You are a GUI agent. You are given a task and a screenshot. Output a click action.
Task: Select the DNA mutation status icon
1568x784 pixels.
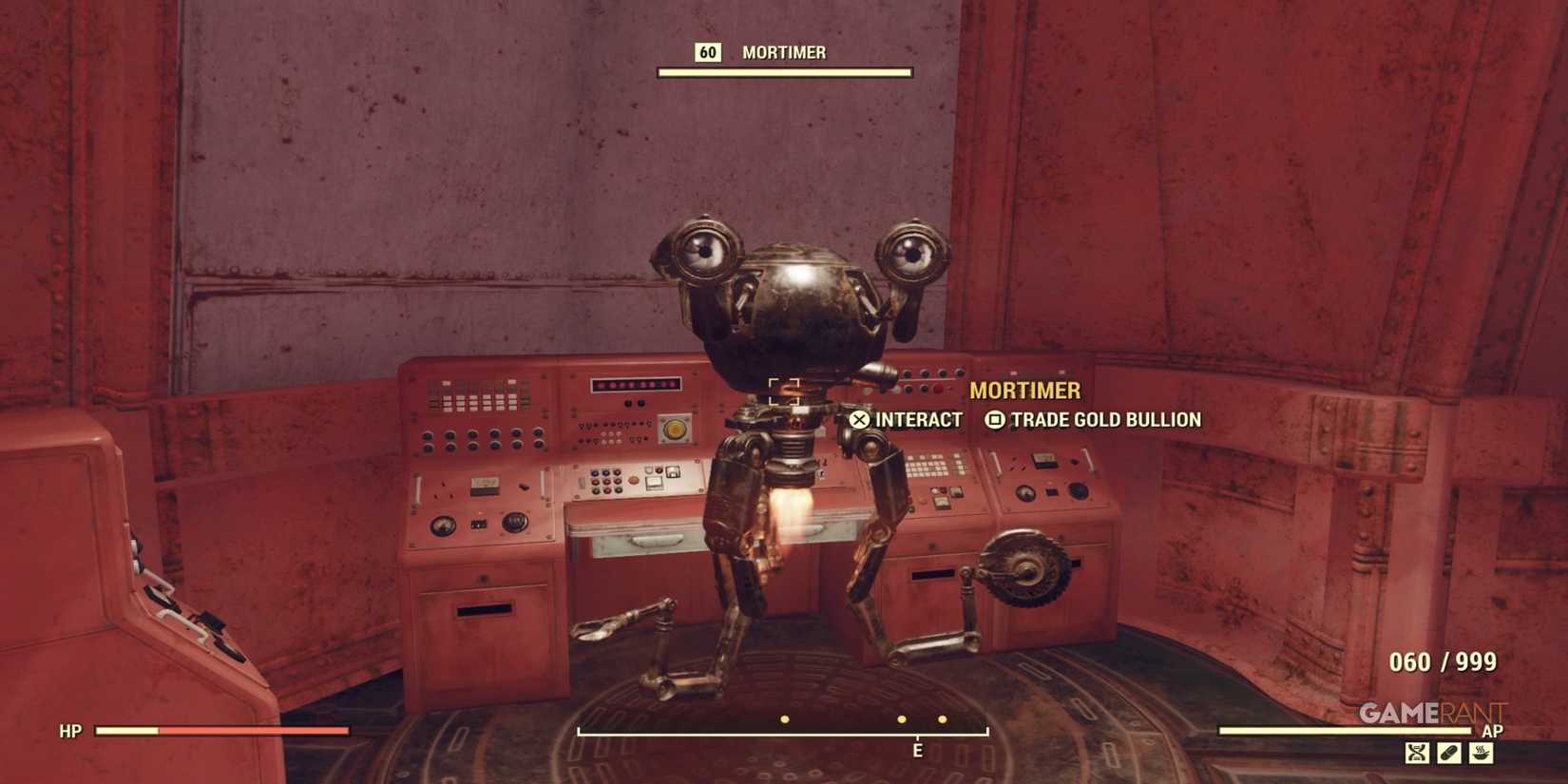1417,752
